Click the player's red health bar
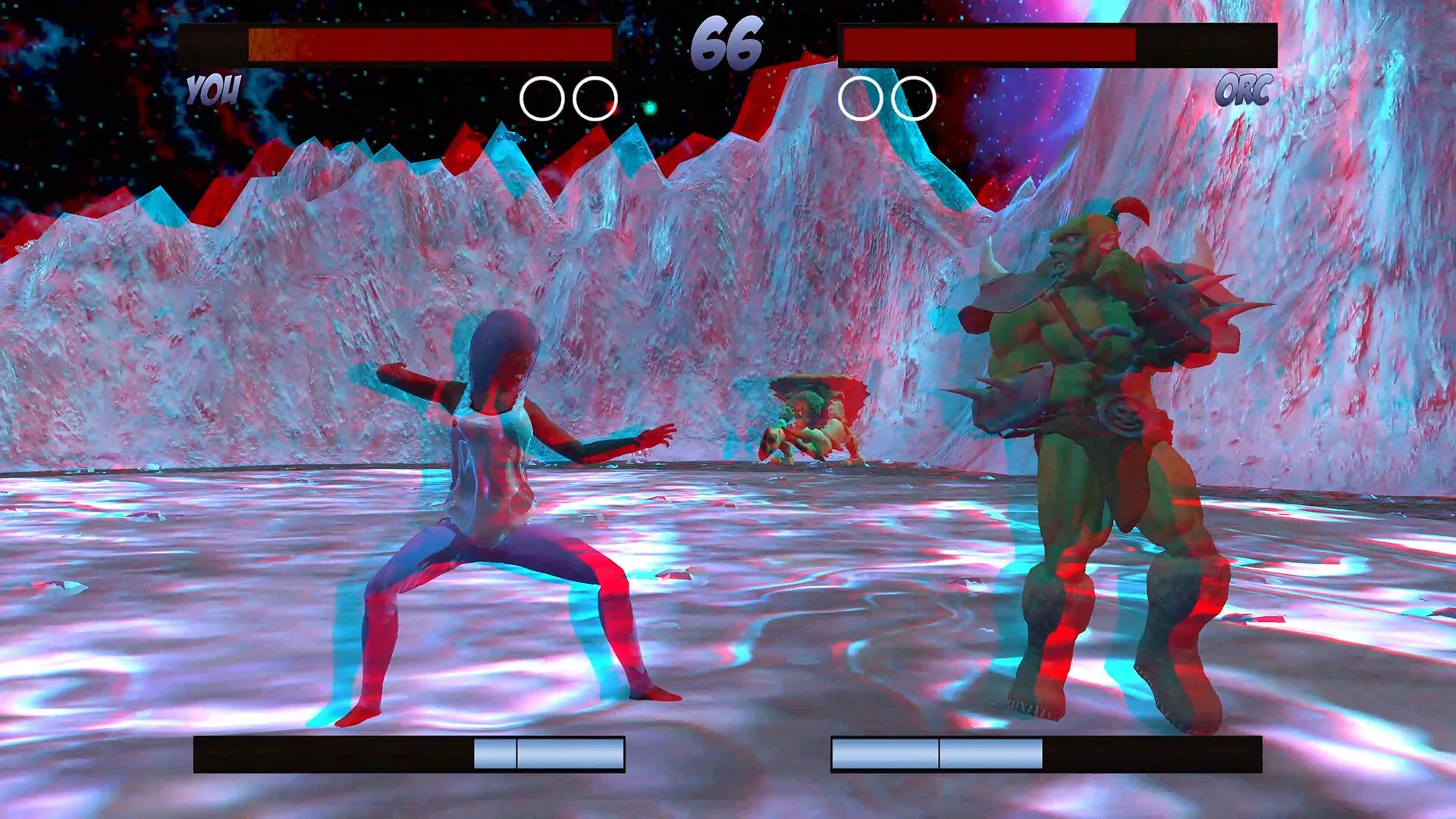Image resolution: width=1456 pixels, height=819 pixels. 455,44
